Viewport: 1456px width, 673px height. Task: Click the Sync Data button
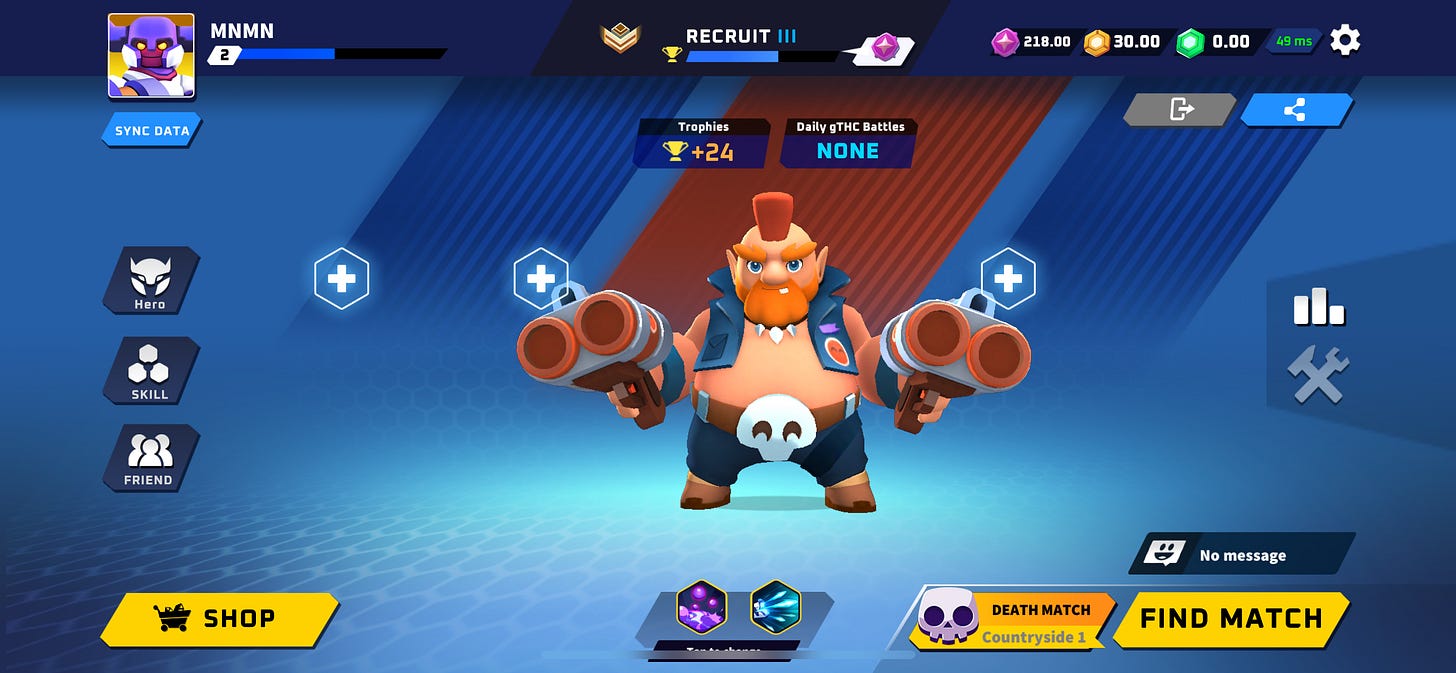coord(152,131)
